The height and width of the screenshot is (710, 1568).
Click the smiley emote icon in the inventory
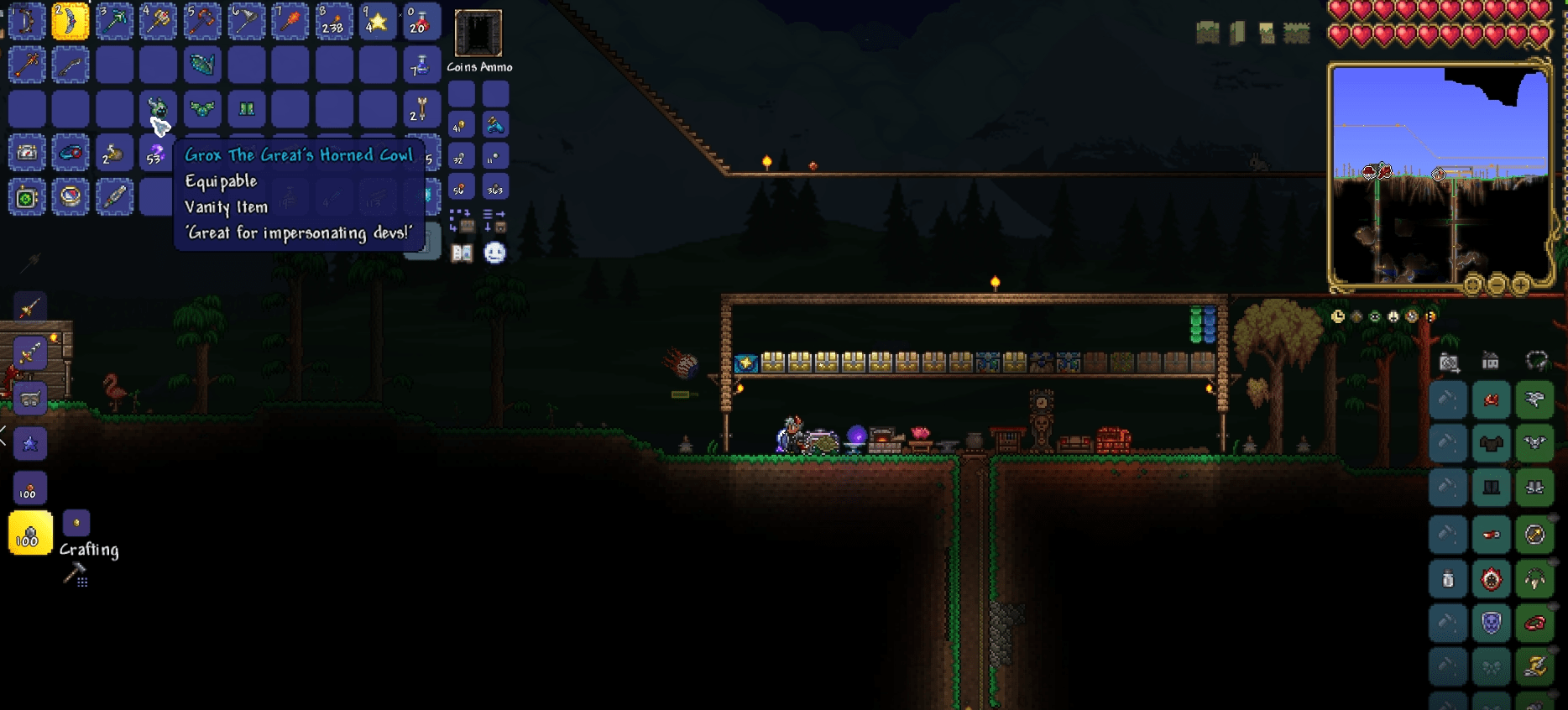(494, 252)
